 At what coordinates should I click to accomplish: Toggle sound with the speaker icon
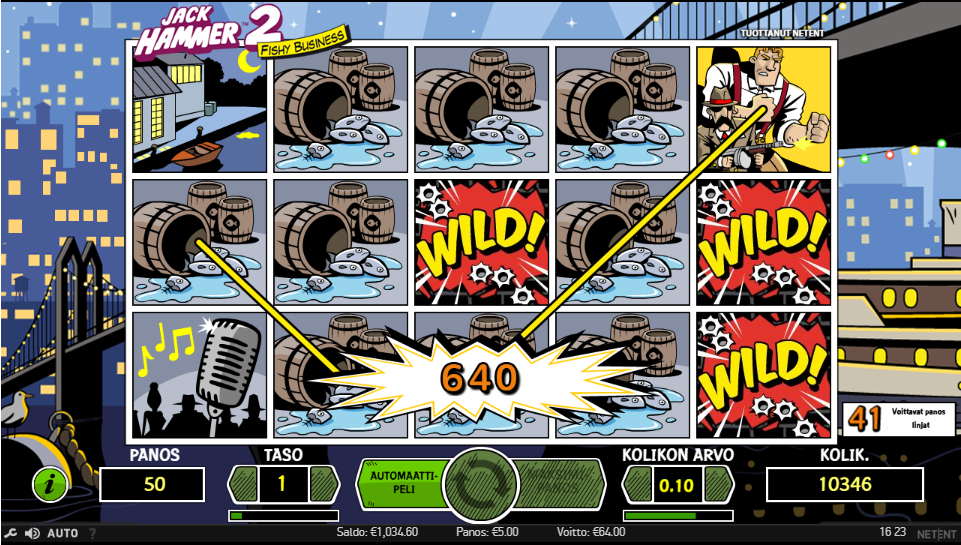[32, 533]
